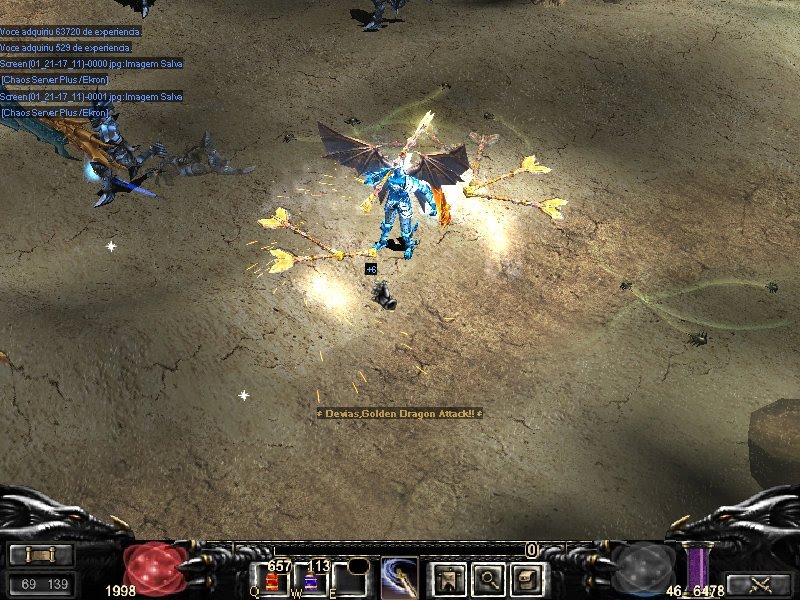Use the blue mana potion slot
This screenshot has width=800, height=600.
click(x=310, y=582)
